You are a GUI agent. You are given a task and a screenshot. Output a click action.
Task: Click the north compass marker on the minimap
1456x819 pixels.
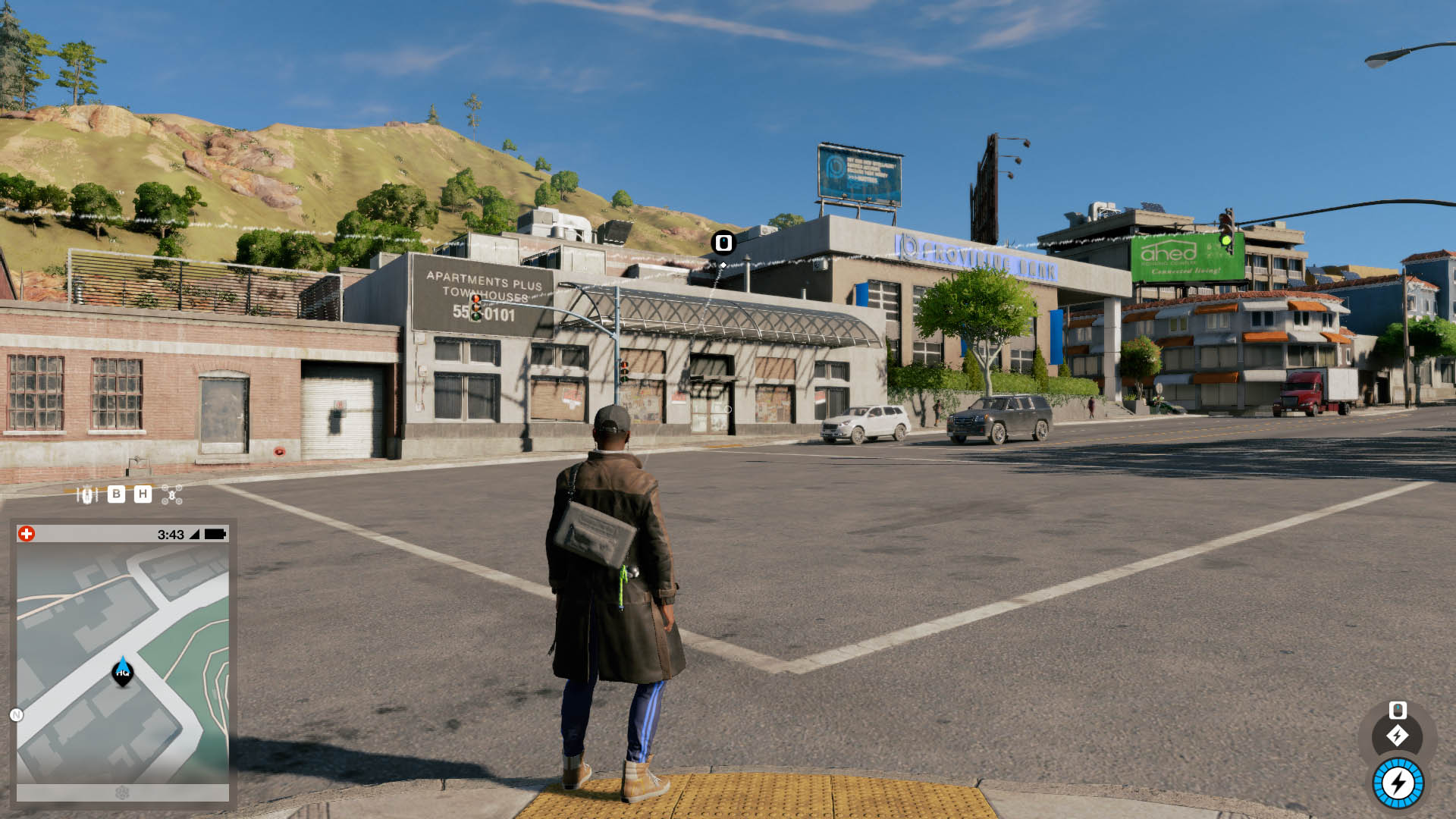[x=16, y=714]
